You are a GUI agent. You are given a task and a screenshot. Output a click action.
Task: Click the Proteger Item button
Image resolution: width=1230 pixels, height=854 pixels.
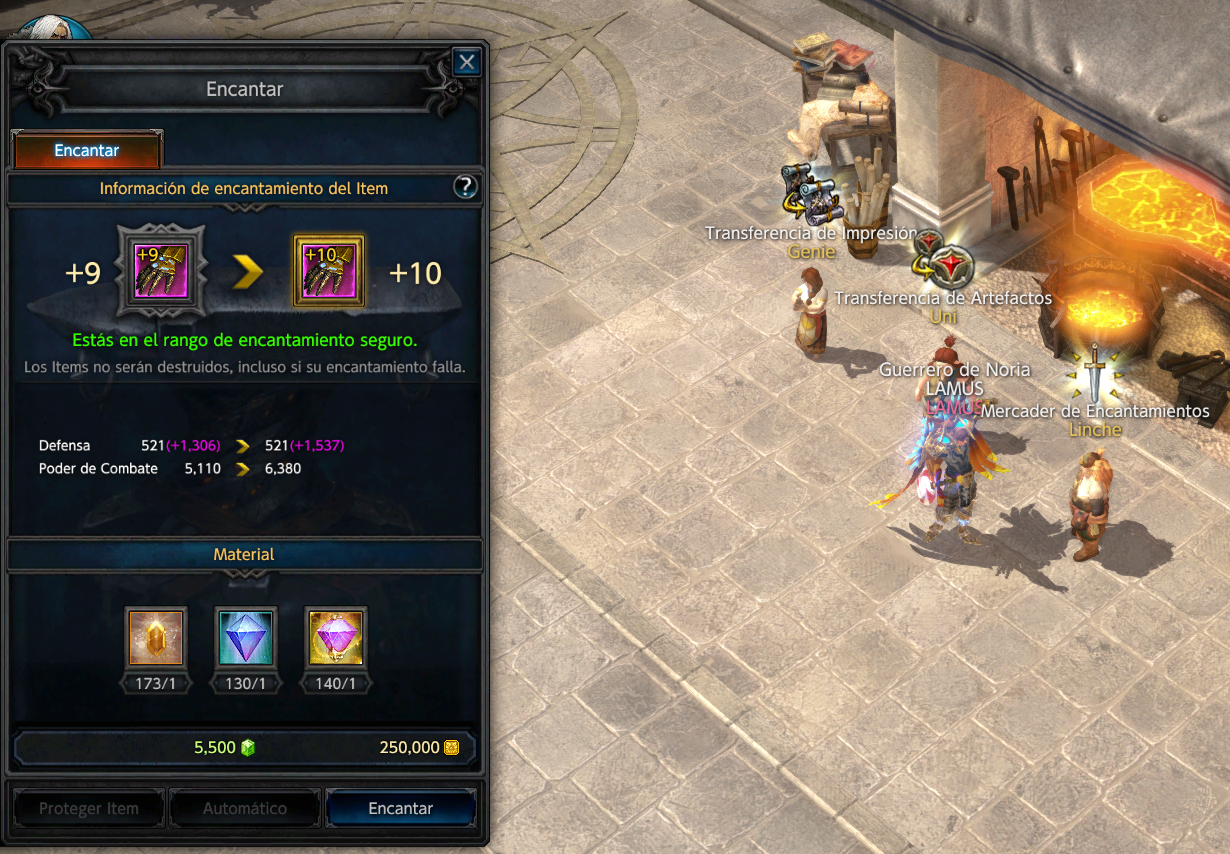(x=88, y=808)
